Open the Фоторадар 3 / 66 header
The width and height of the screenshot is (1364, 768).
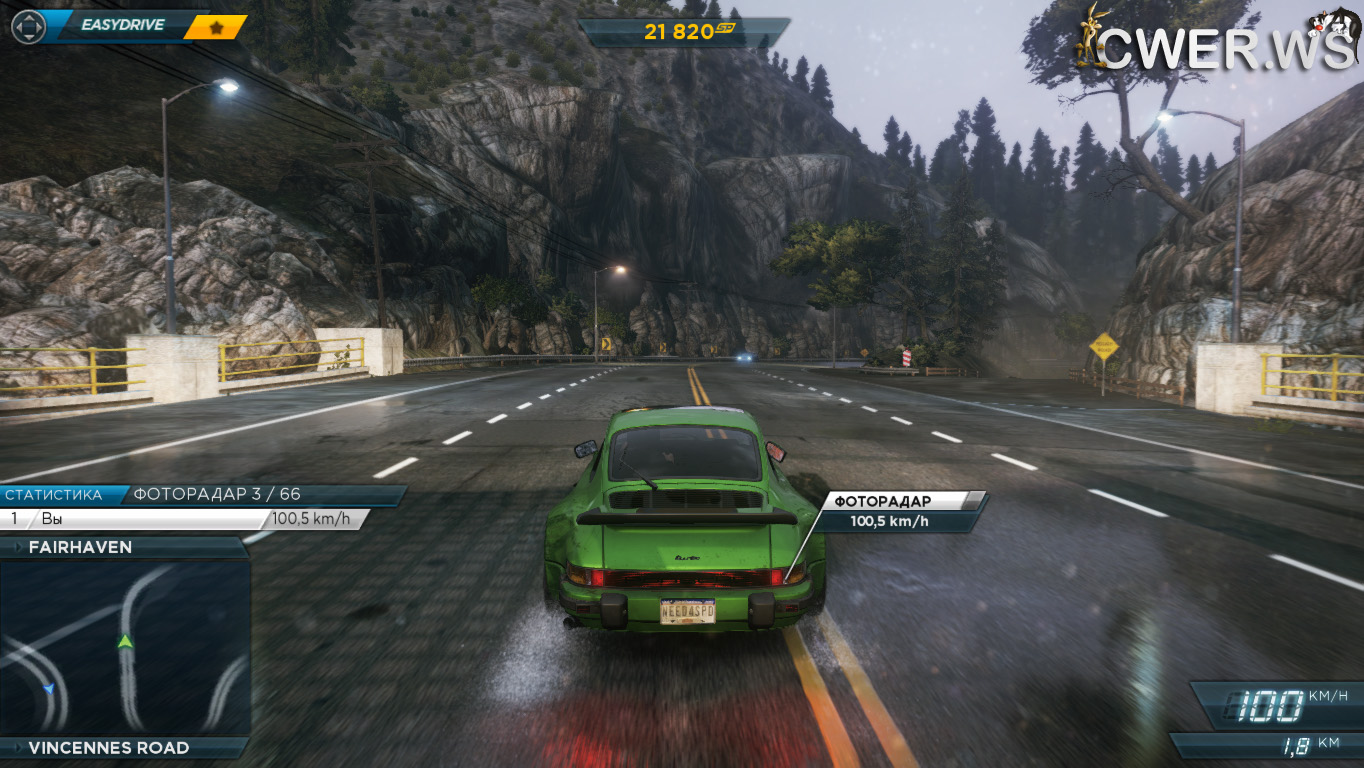262,494
